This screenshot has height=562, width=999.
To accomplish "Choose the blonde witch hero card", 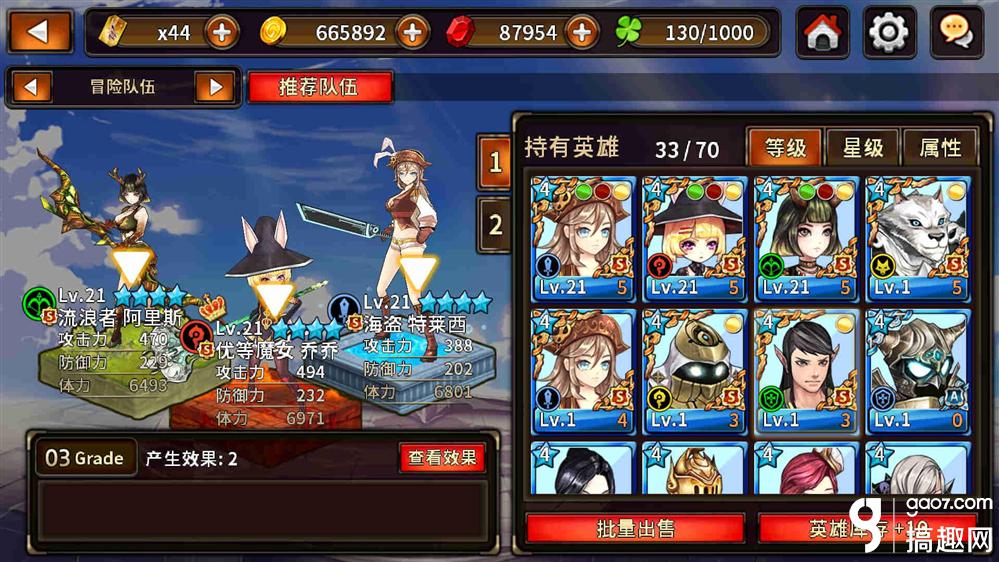I will point(694,240).
